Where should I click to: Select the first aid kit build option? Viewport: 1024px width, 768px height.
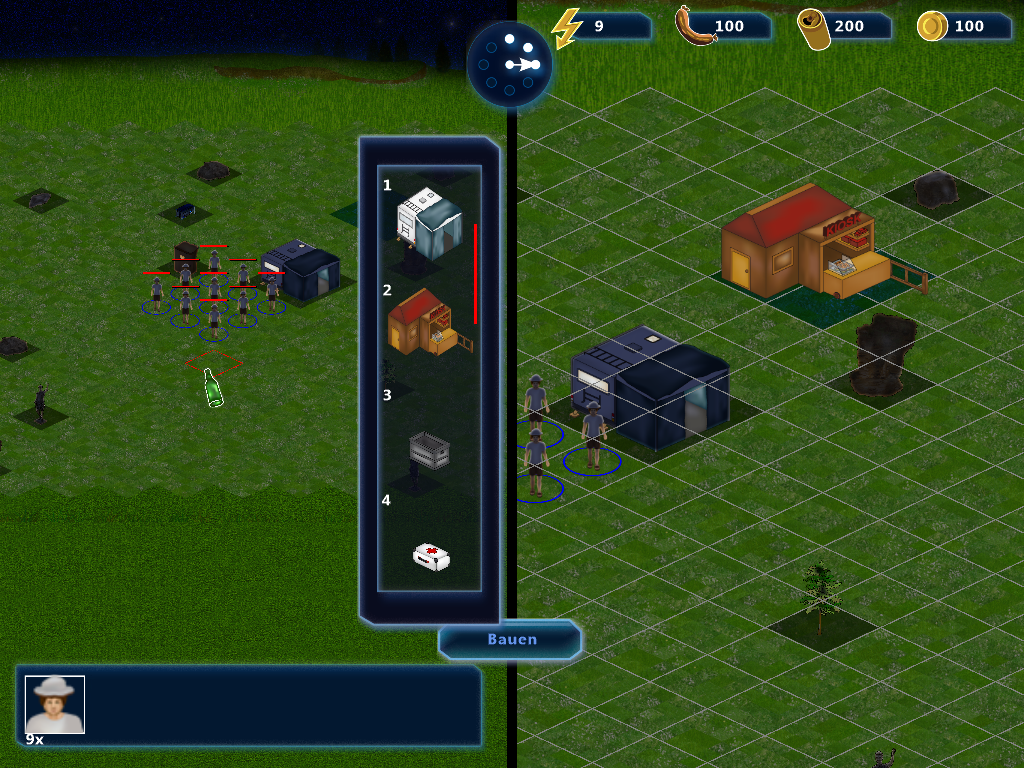[431, 557]
